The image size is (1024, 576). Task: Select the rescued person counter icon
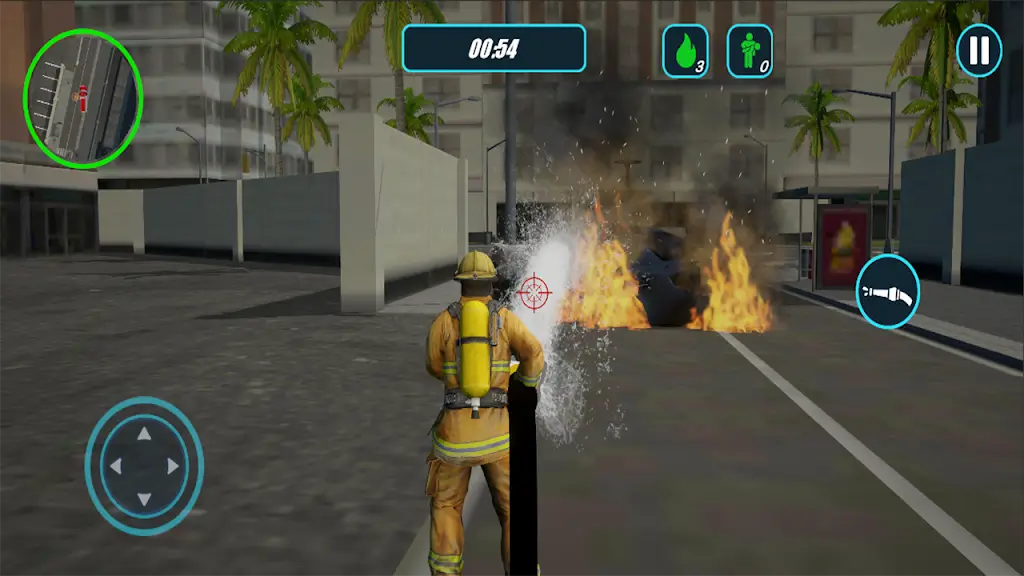pos(749,50)
